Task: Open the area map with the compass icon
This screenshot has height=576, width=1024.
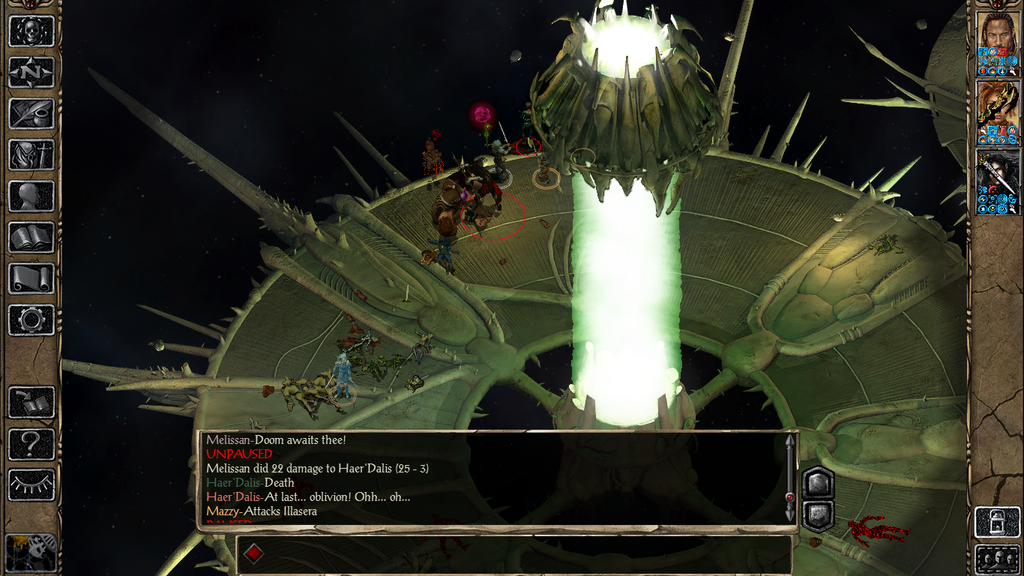Action: coord(31,72)
